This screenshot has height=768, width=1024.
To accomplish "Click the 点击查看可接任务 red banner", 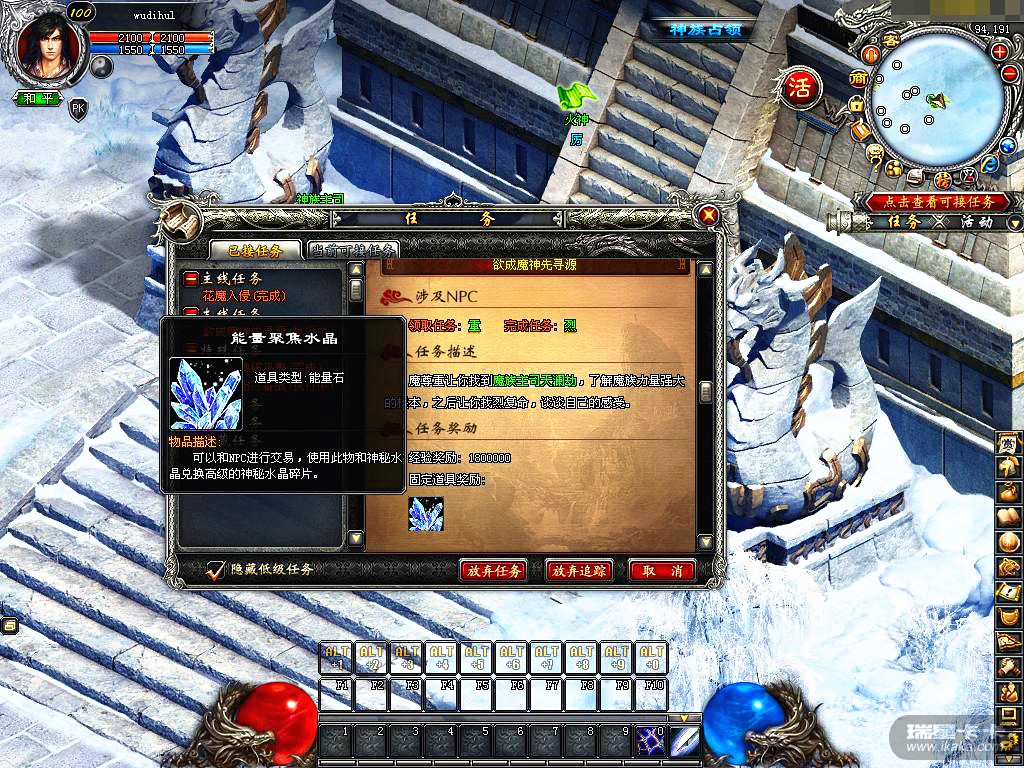I will point(930,201).
